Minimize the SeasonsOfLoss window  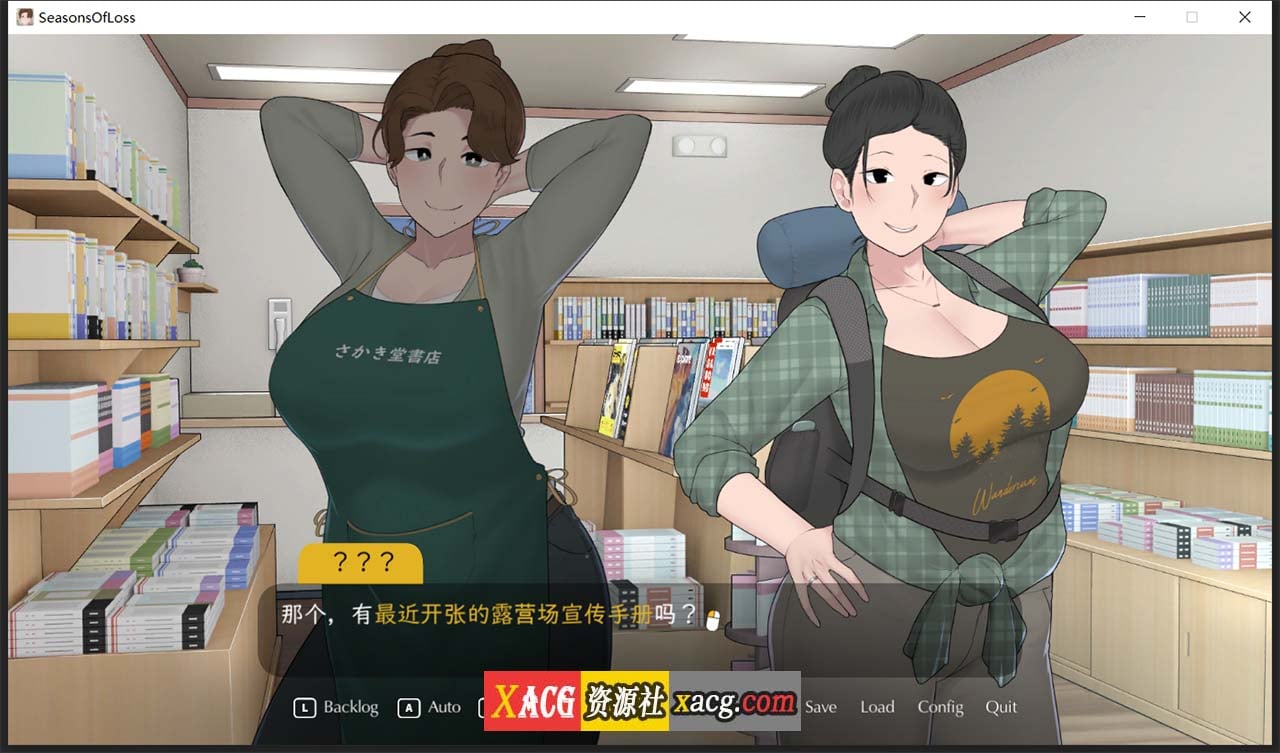pyautogui.click(x=1140, y=17)
